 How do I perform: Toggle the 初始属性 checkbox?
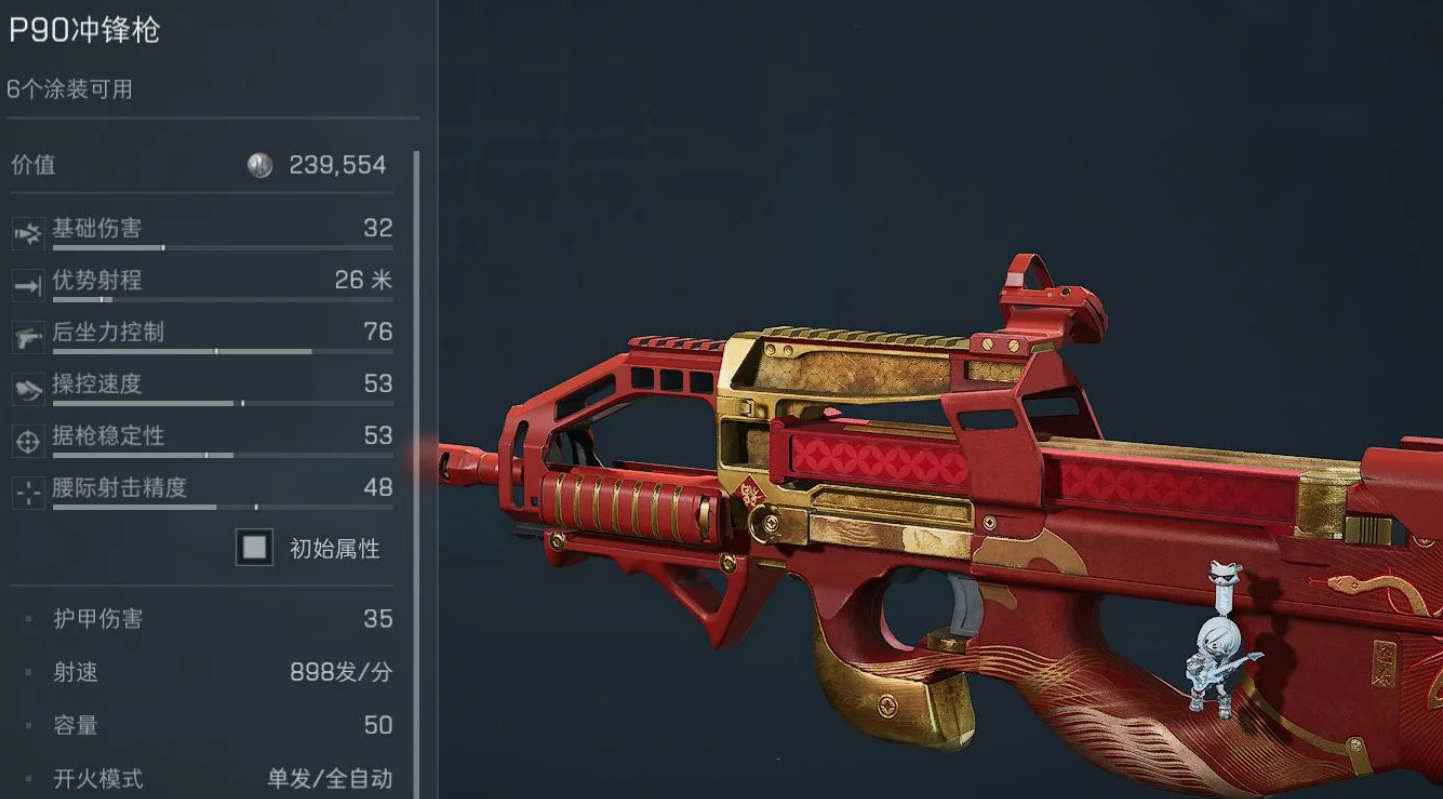[x=255, y=547]
